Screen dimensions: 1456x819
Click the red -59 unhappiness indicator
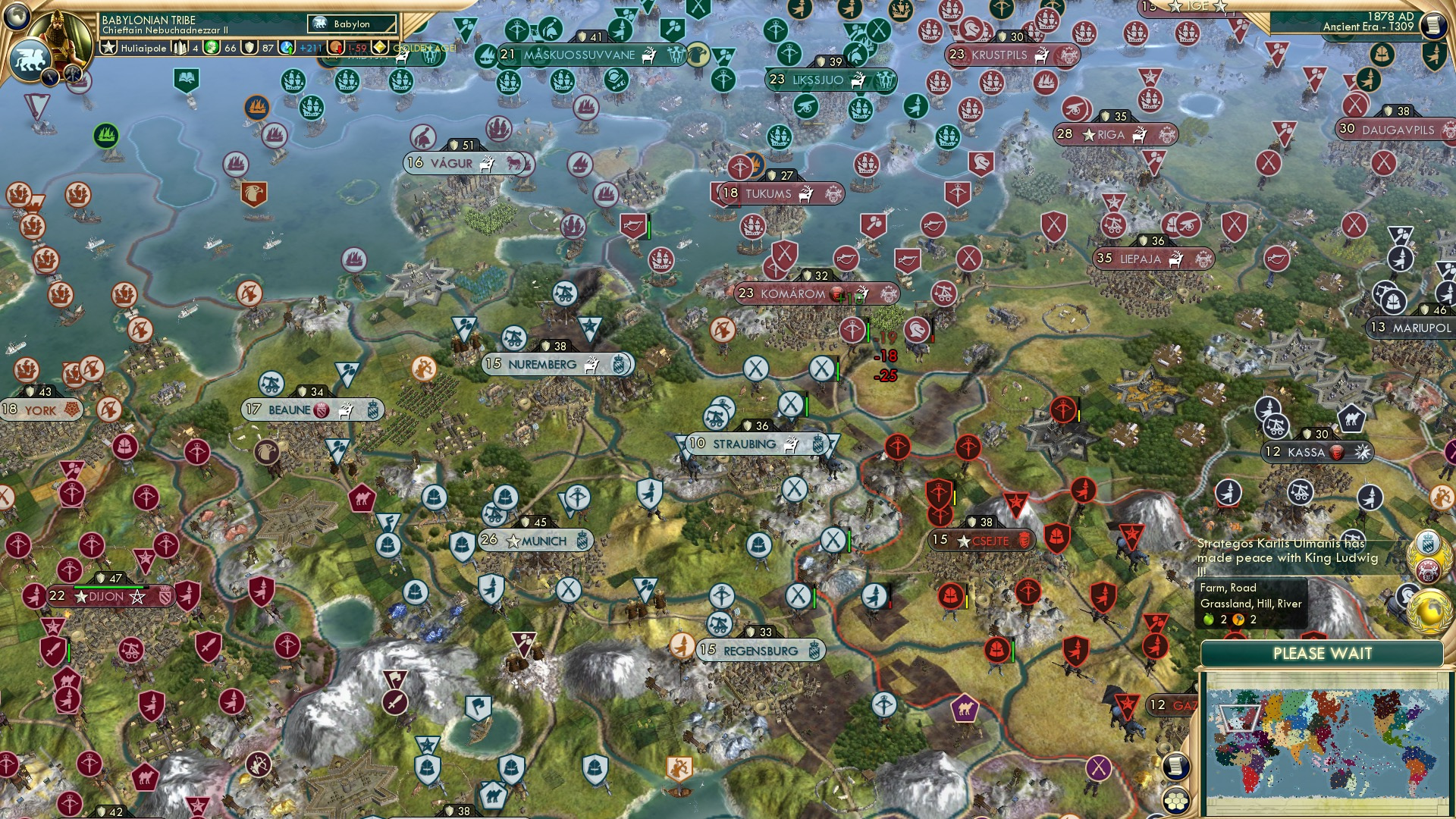pos(351,48)
